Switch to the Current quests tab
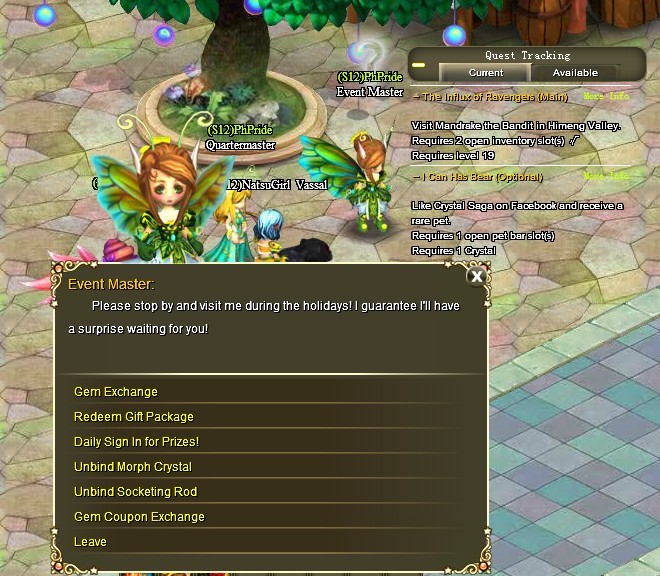 click(486, 73)
